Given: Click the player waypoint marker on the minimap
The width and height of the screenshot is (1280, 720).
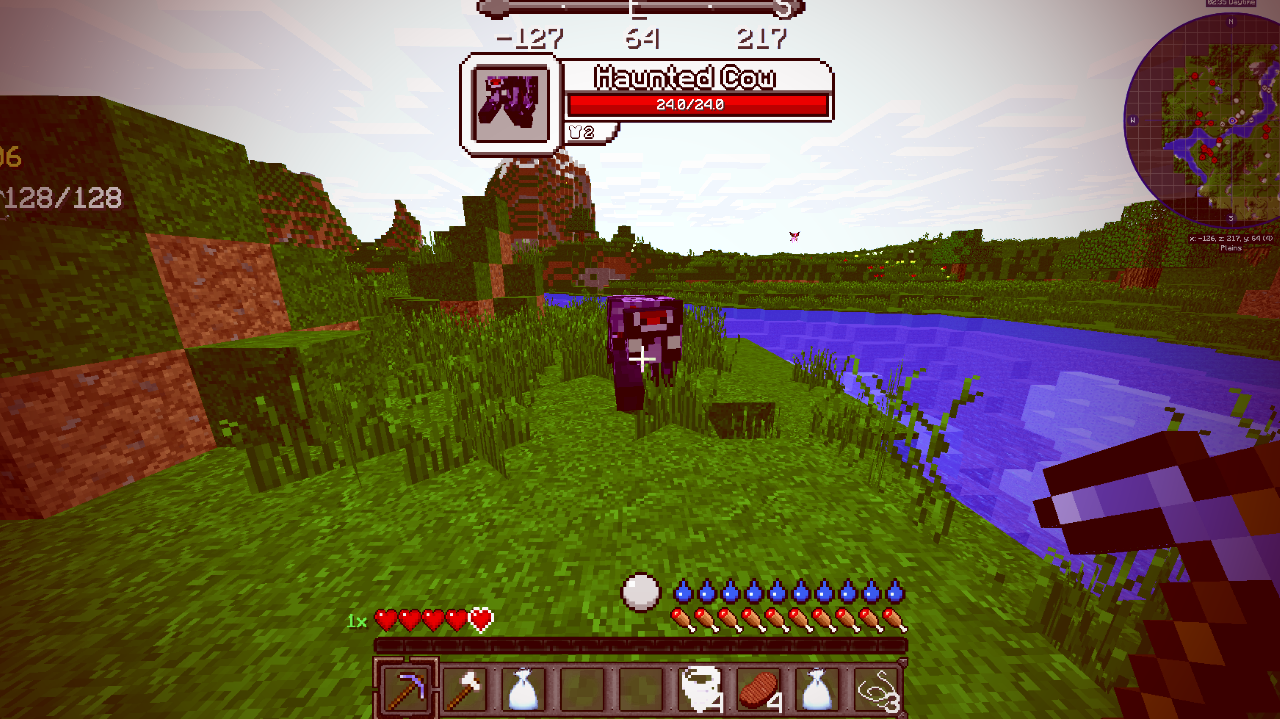Looking at the screenshot, I should [1232, 120].
